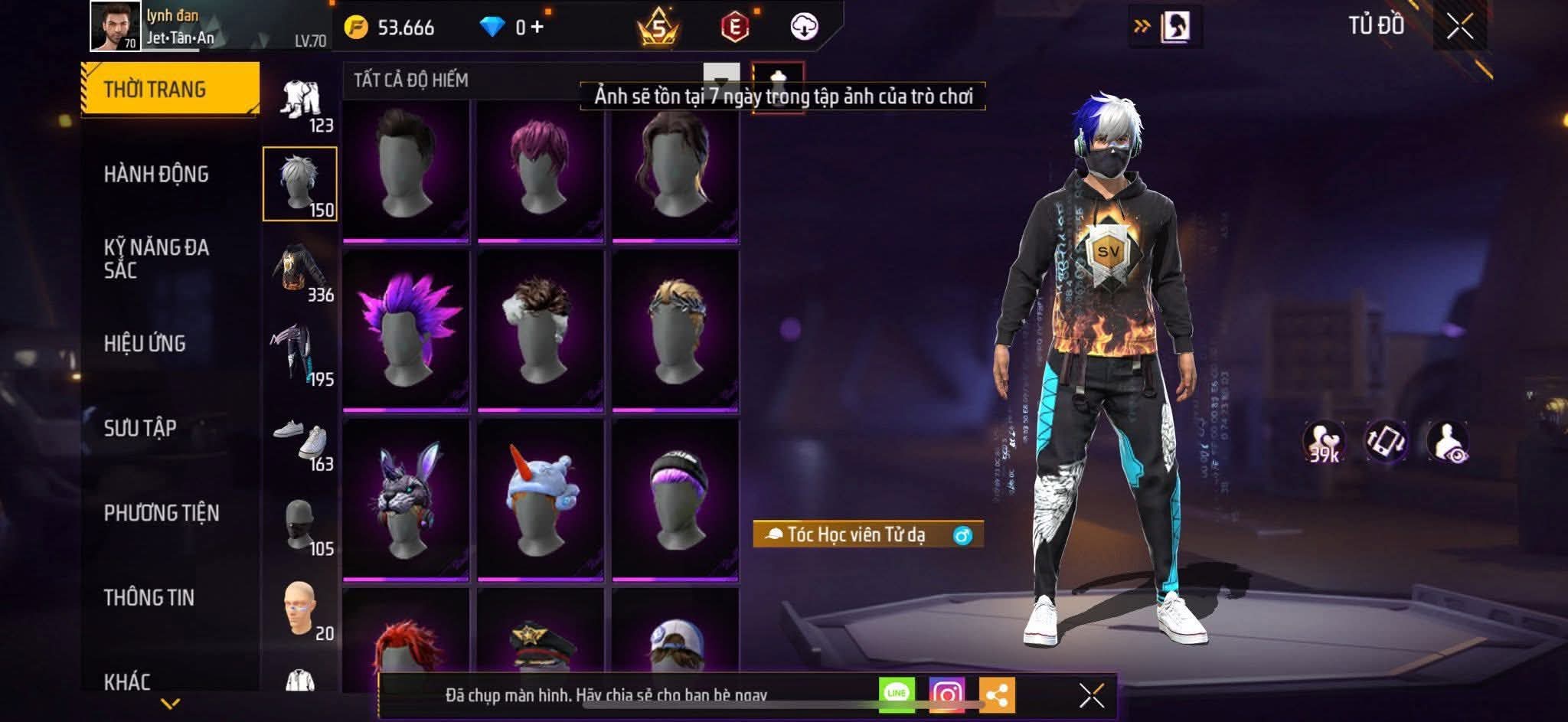
Task: Share the screenshot via LINE
Action: (896, 694)
